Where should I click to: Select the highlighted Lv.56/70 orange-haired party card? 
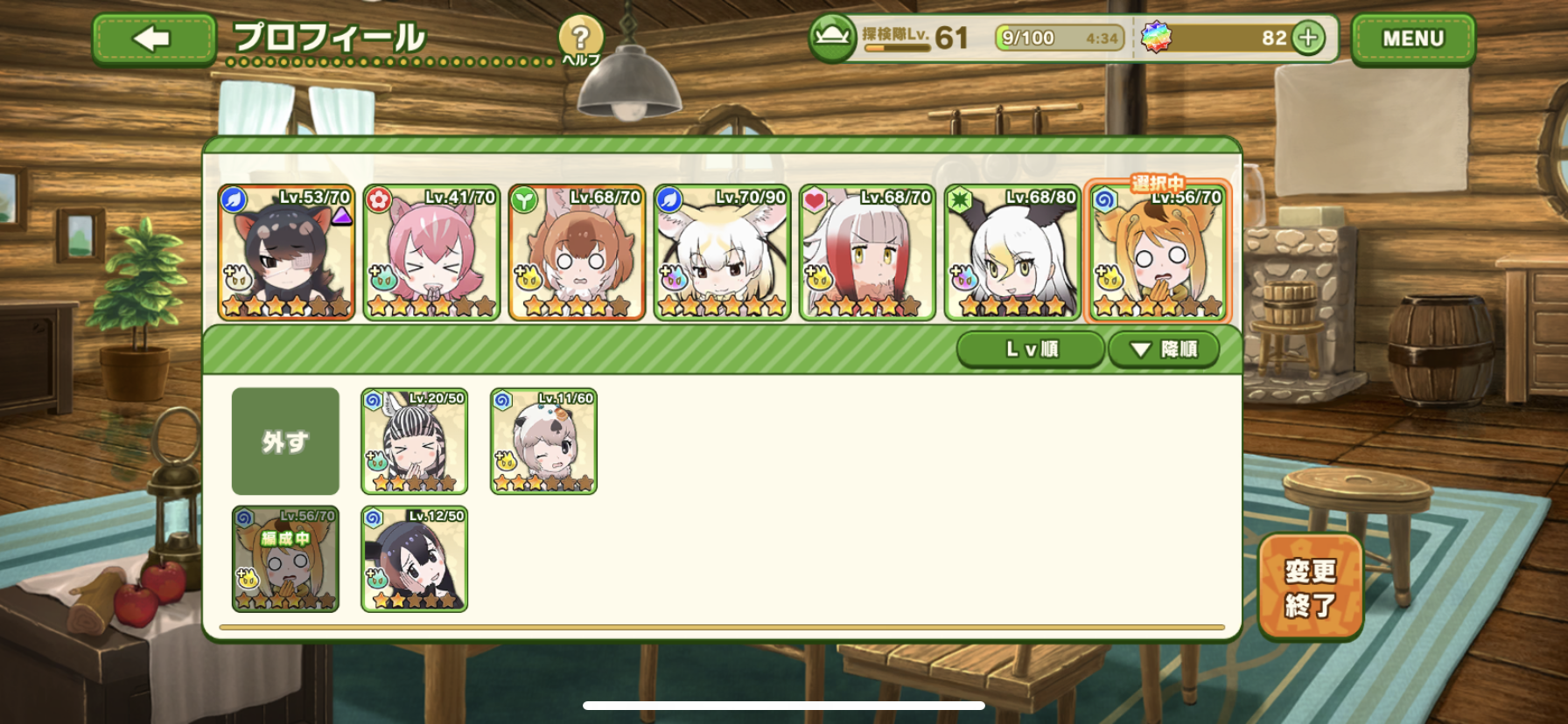tap(1158, 253)
